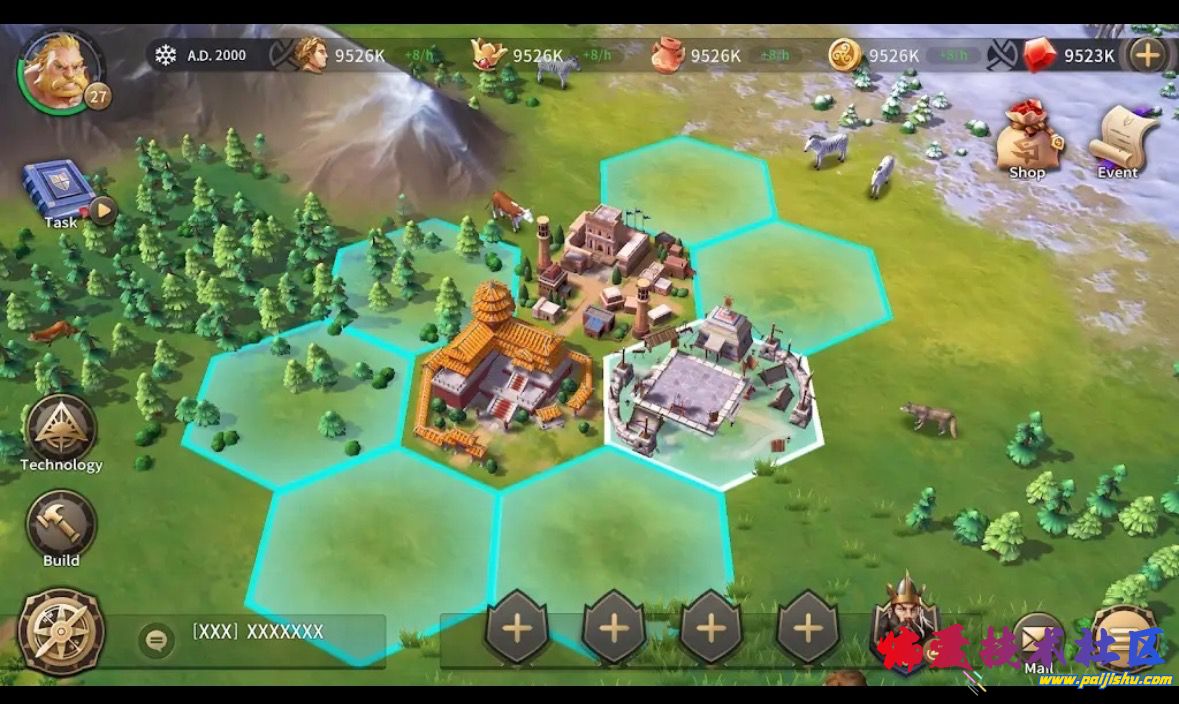Click the play arrow beside Task
The image size is (1179, 704).
coord(102,211)
